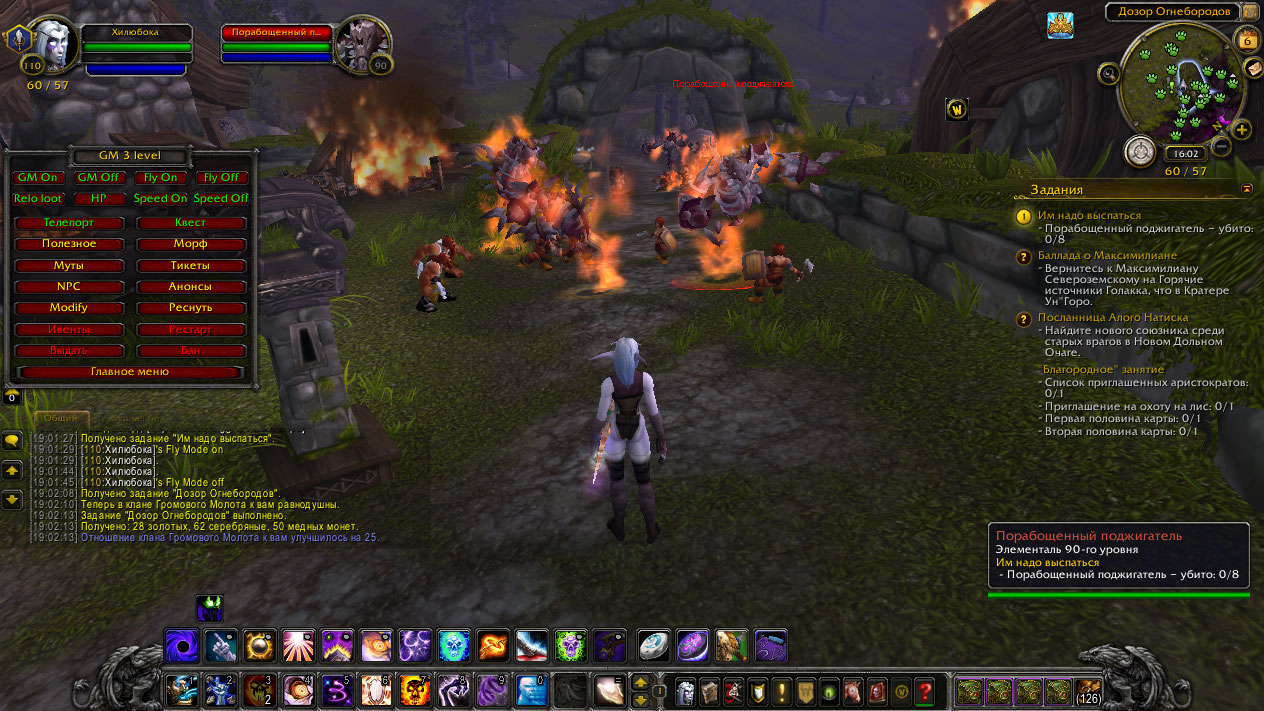Open the Общий chat tab
1264x711 pixels.
pos(61,418)
